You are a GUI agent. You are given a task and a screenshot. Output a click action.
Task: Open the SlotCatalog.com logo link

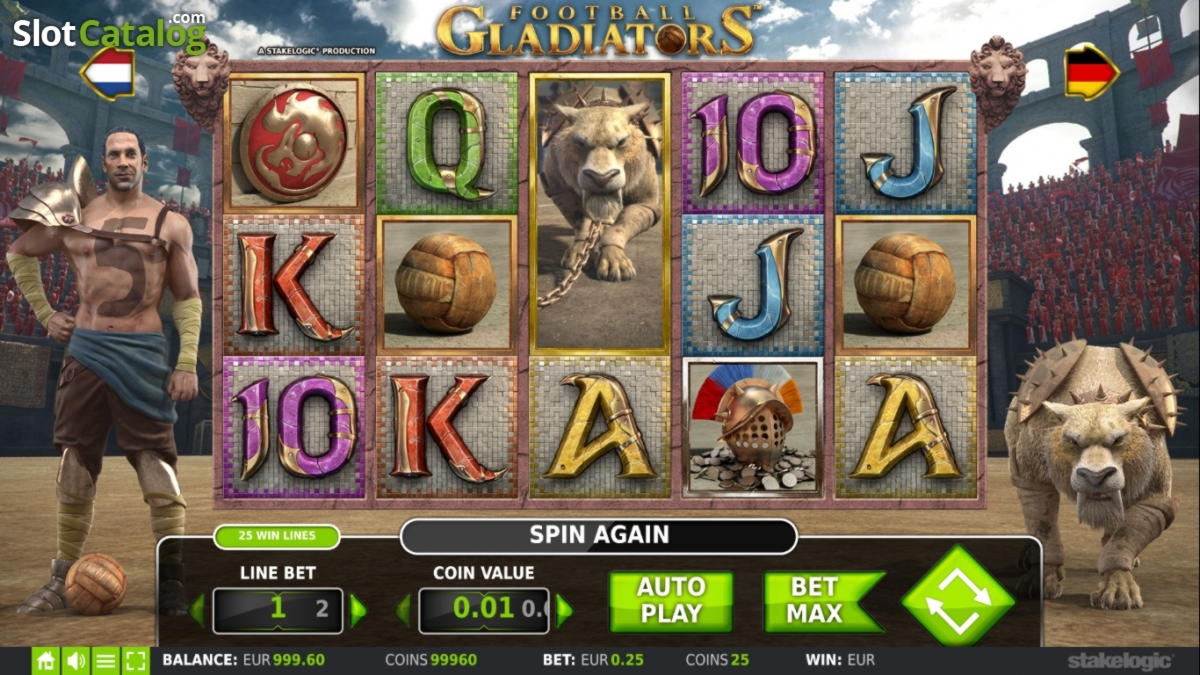click(108, 33)
